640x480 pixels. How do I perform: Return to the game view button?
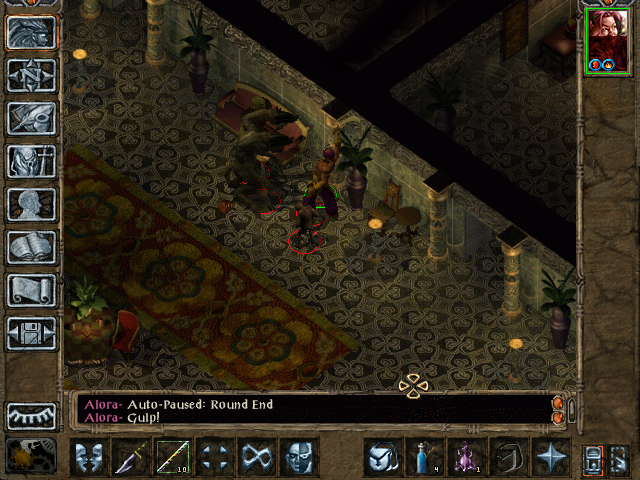click(32, 32)
